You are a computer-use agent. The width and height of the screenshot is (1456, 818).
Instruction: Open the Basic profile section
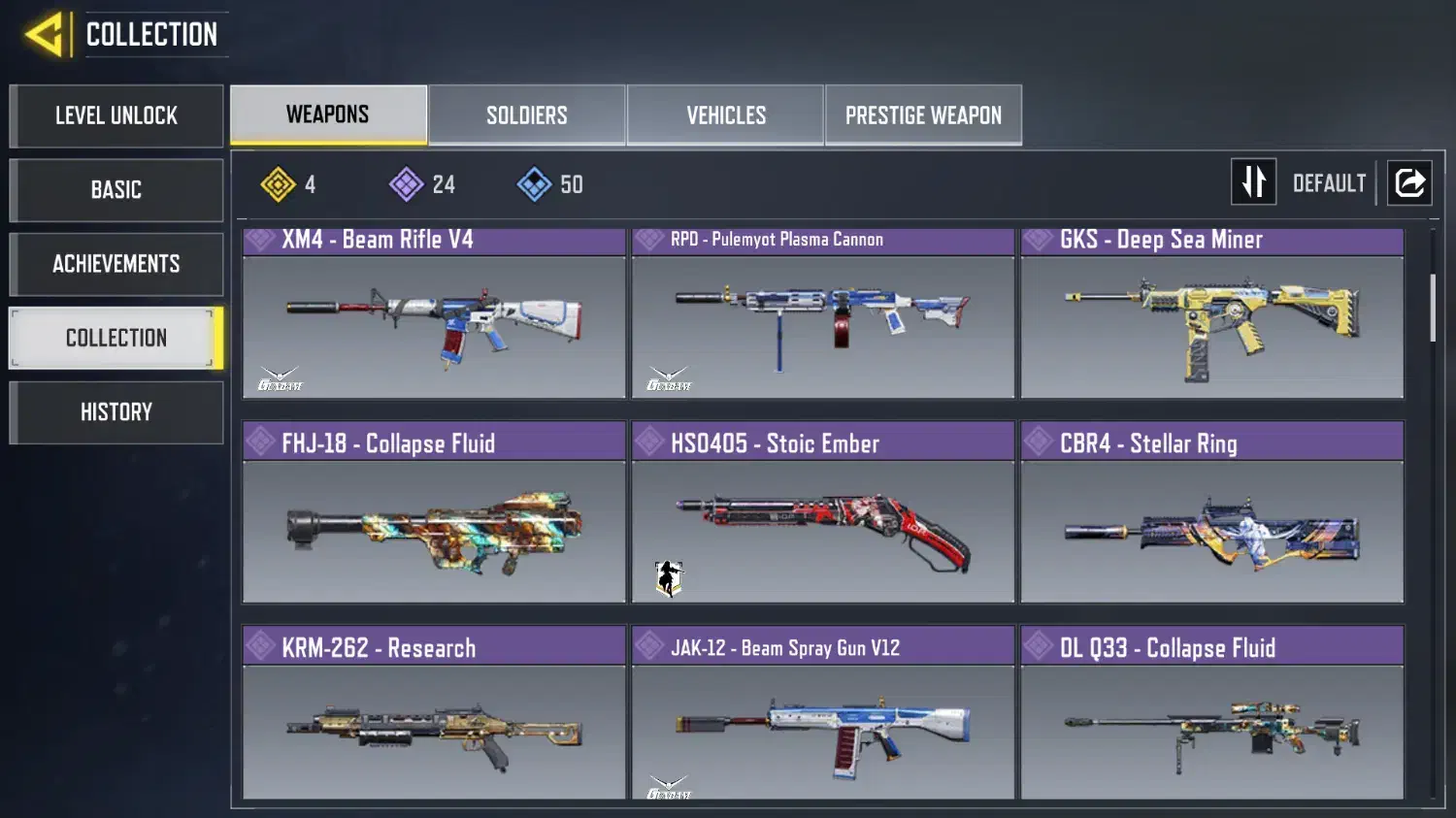(x=116, y=190)
